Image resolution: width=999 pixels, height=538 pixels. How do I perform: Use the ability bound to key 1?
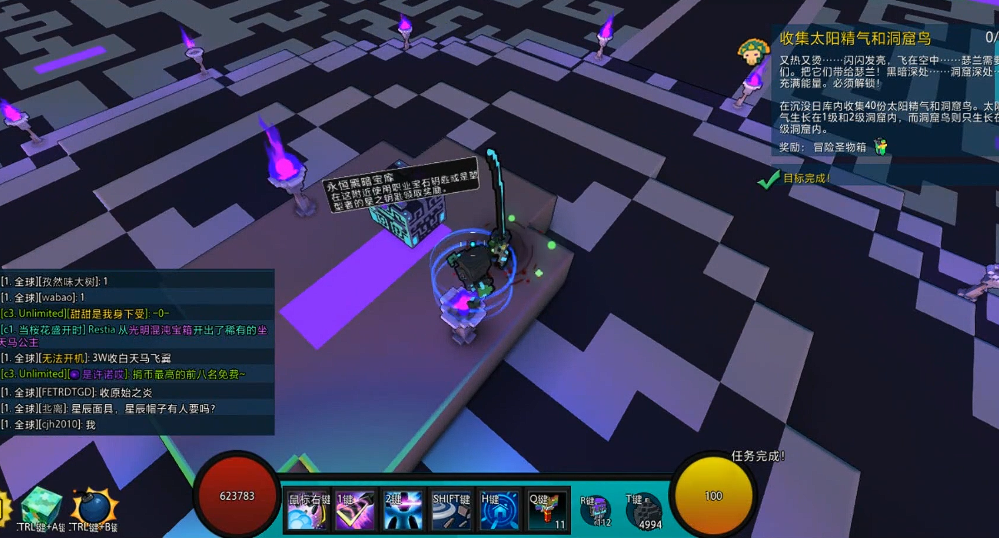(355, 510)
